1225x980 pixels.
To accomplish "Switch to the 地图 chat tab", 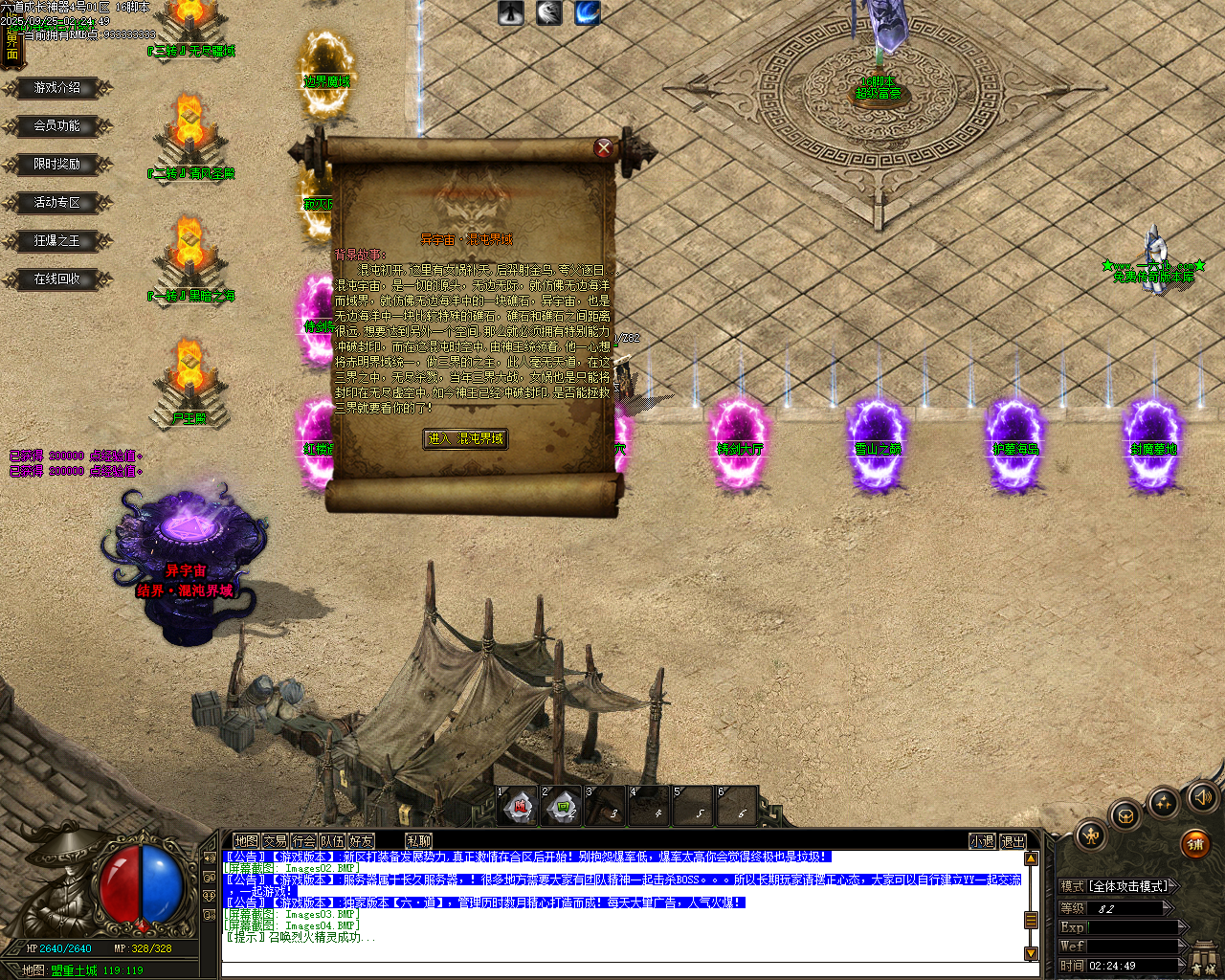I will point(246,839).
